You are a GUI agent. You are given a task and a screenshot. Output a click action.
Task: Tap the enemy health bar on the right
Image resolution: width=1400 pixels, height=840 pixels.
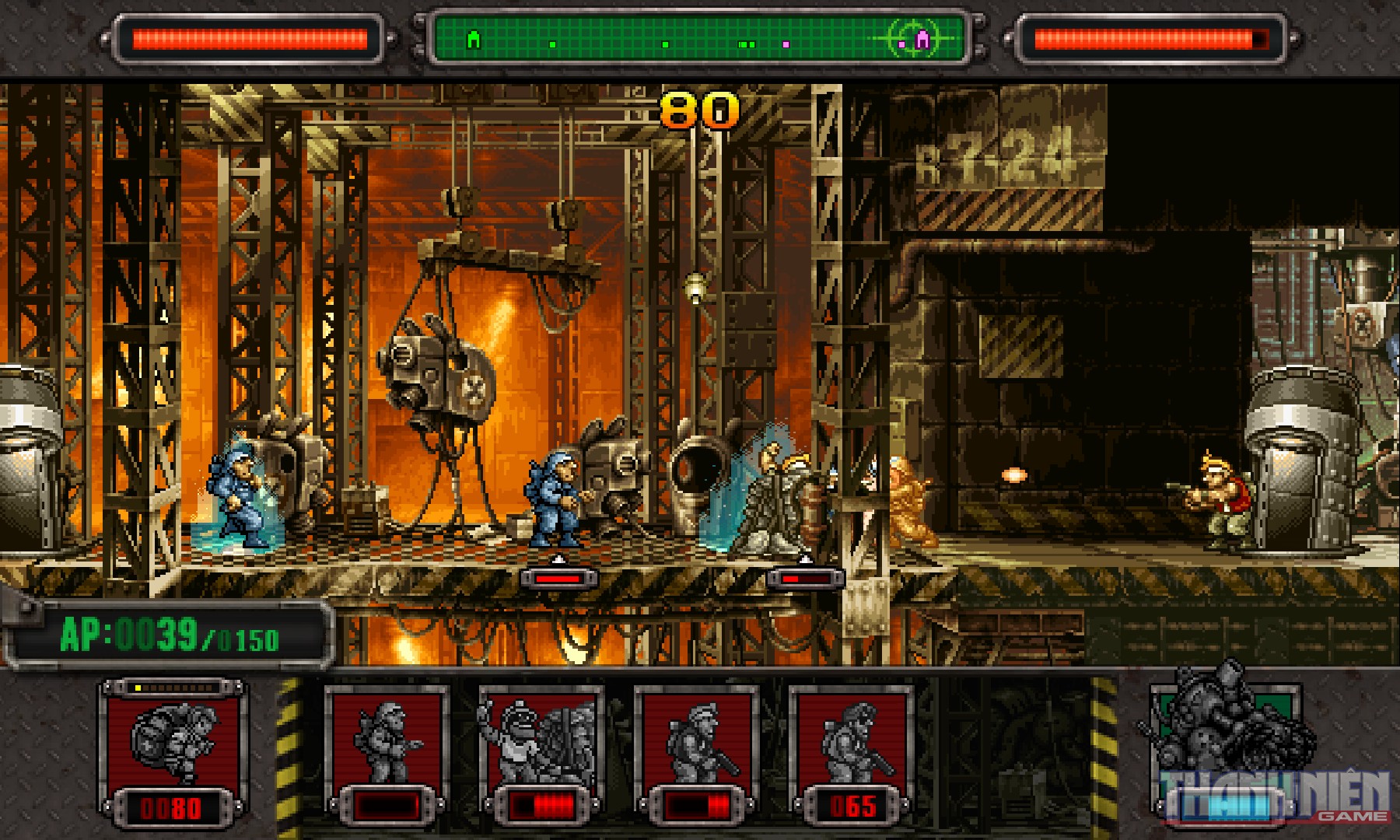pos(1151,35)
